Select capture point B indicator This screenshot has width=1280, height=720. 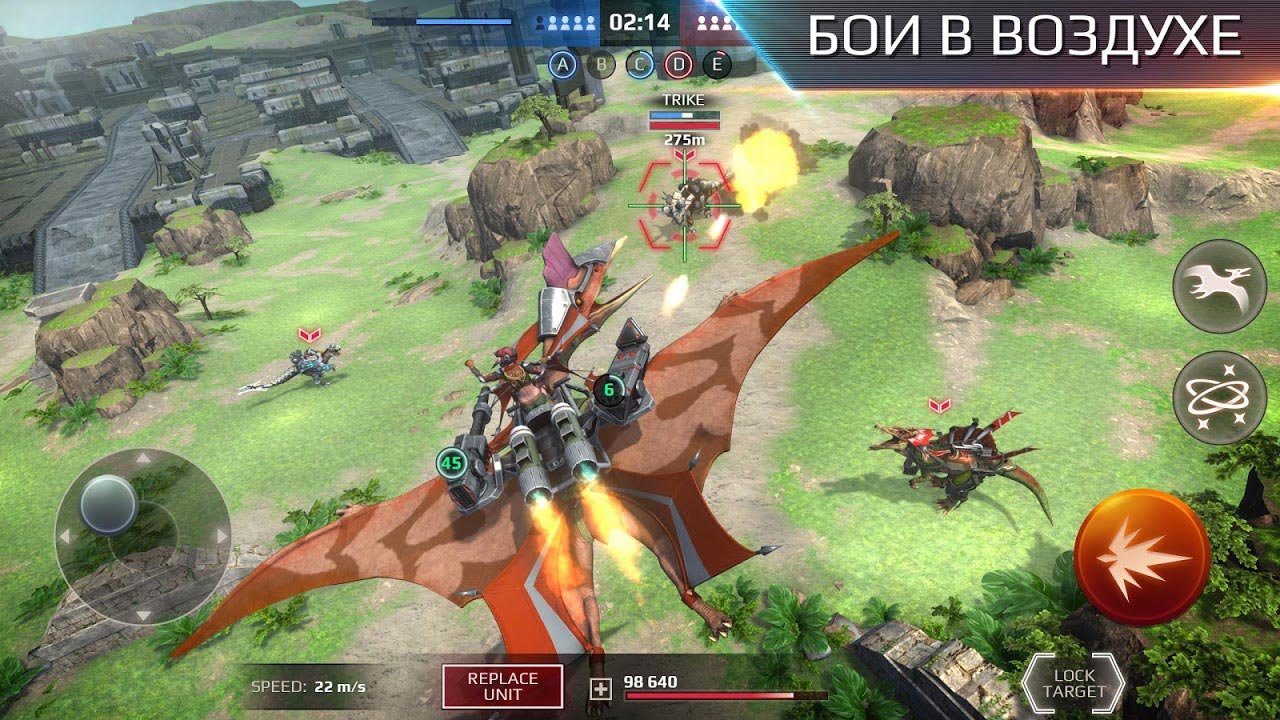602,65
